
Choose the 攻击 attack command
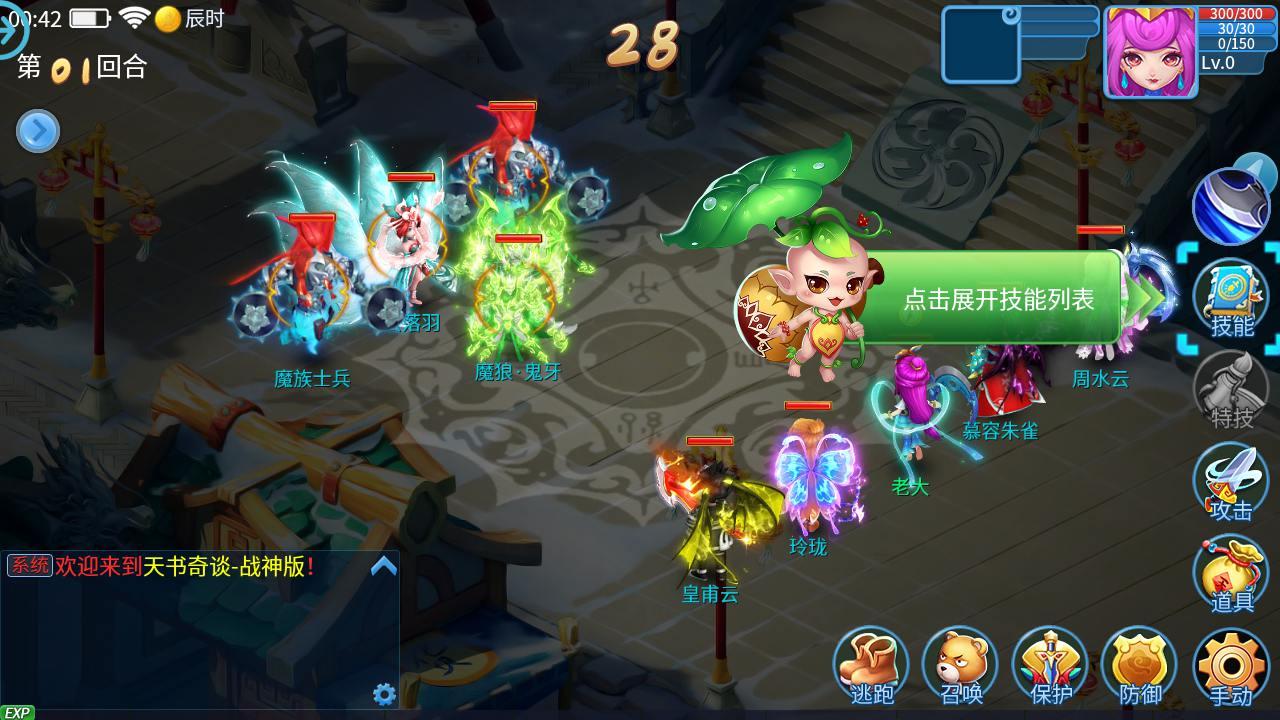[x=1231, y=484]
